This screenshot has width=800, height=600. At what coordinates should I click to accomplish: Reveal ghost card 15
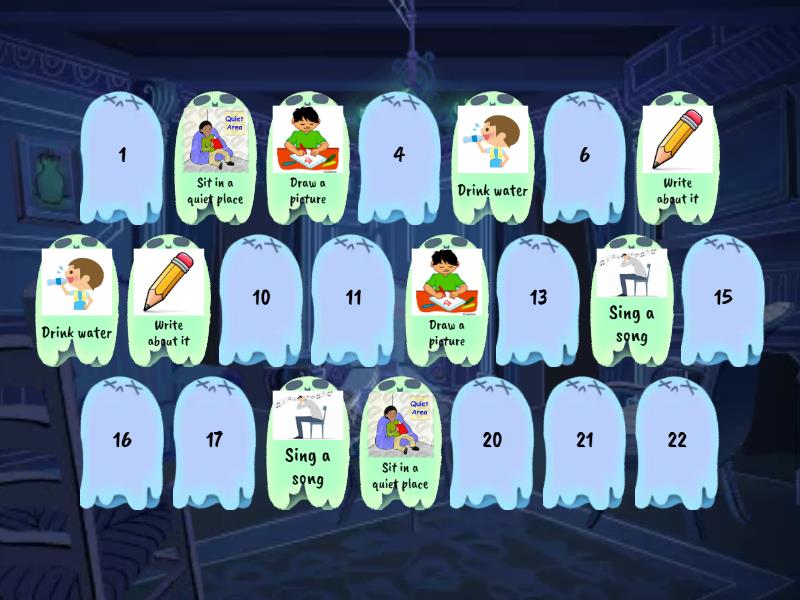point(723,298)
